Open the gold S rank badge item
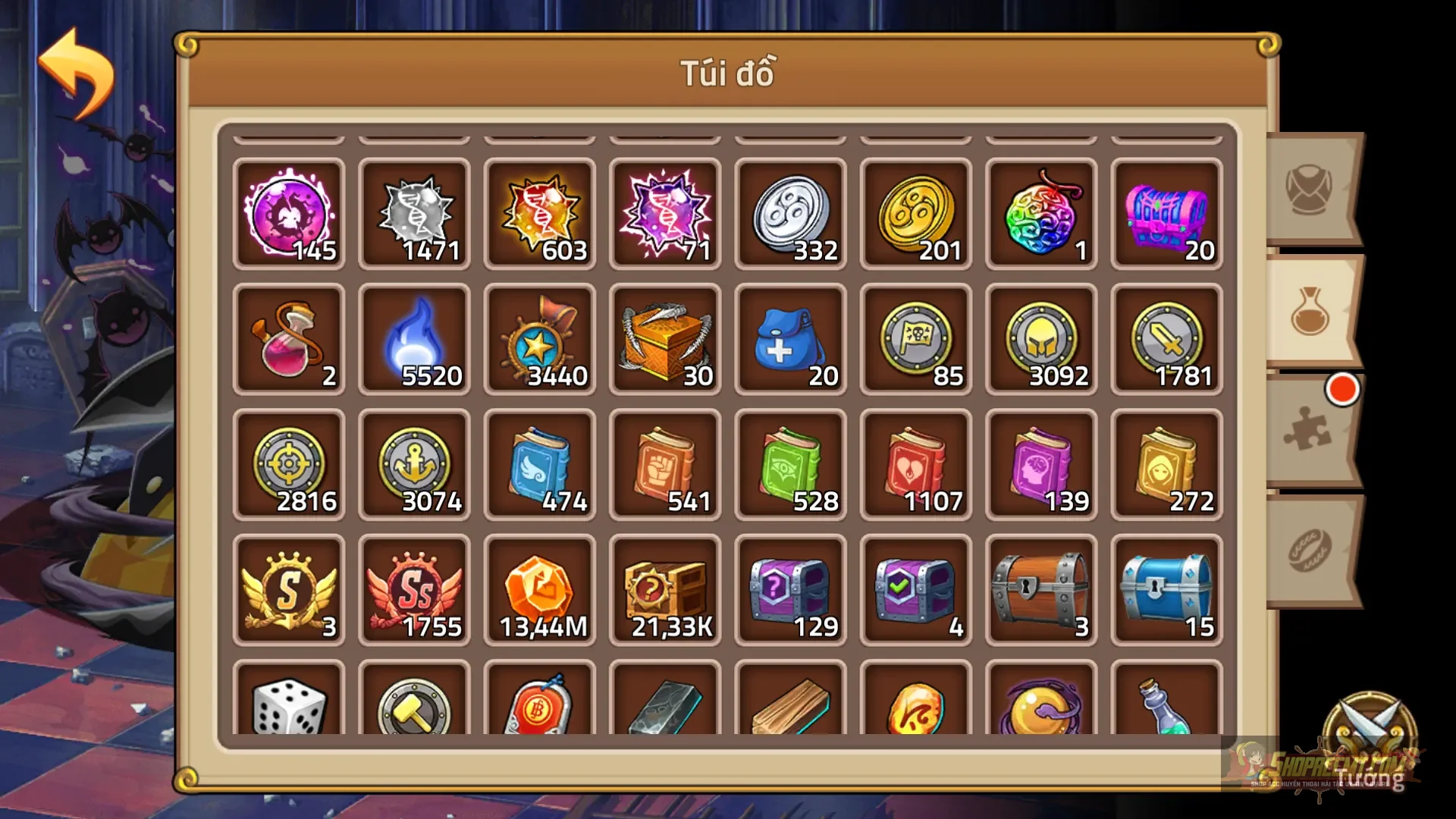Image resolution: width=1456 pixels, height=819 pixels. tap(288, 590)
